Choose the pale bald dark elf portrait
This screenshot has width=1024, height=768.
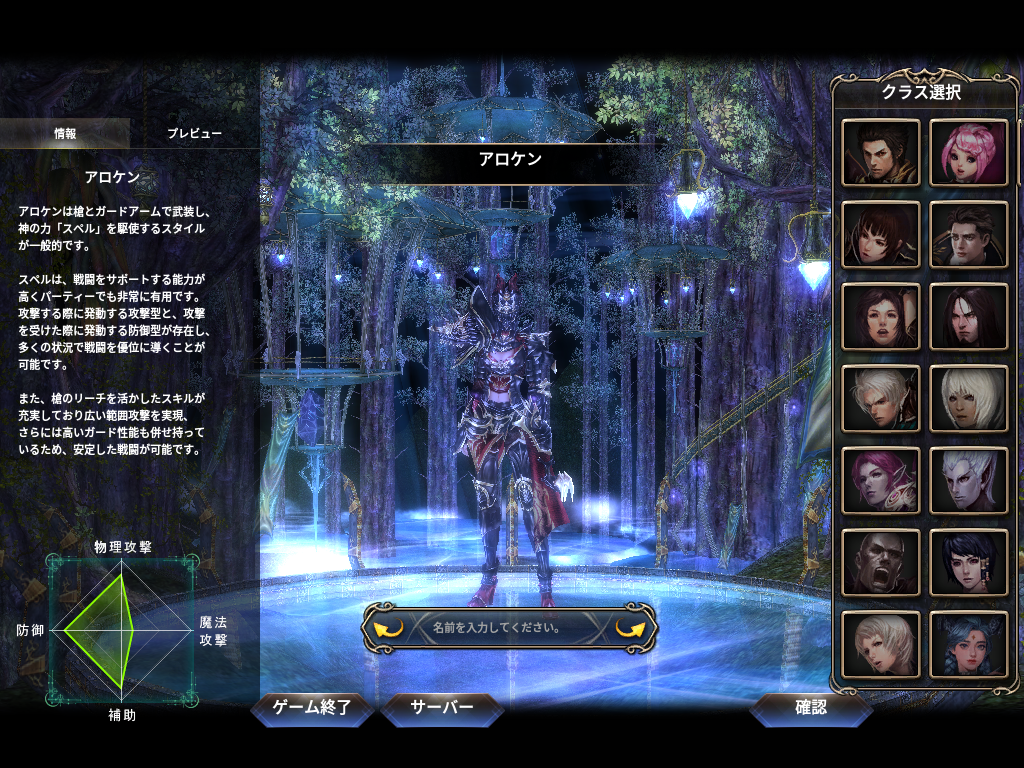[x=969, y=480]
